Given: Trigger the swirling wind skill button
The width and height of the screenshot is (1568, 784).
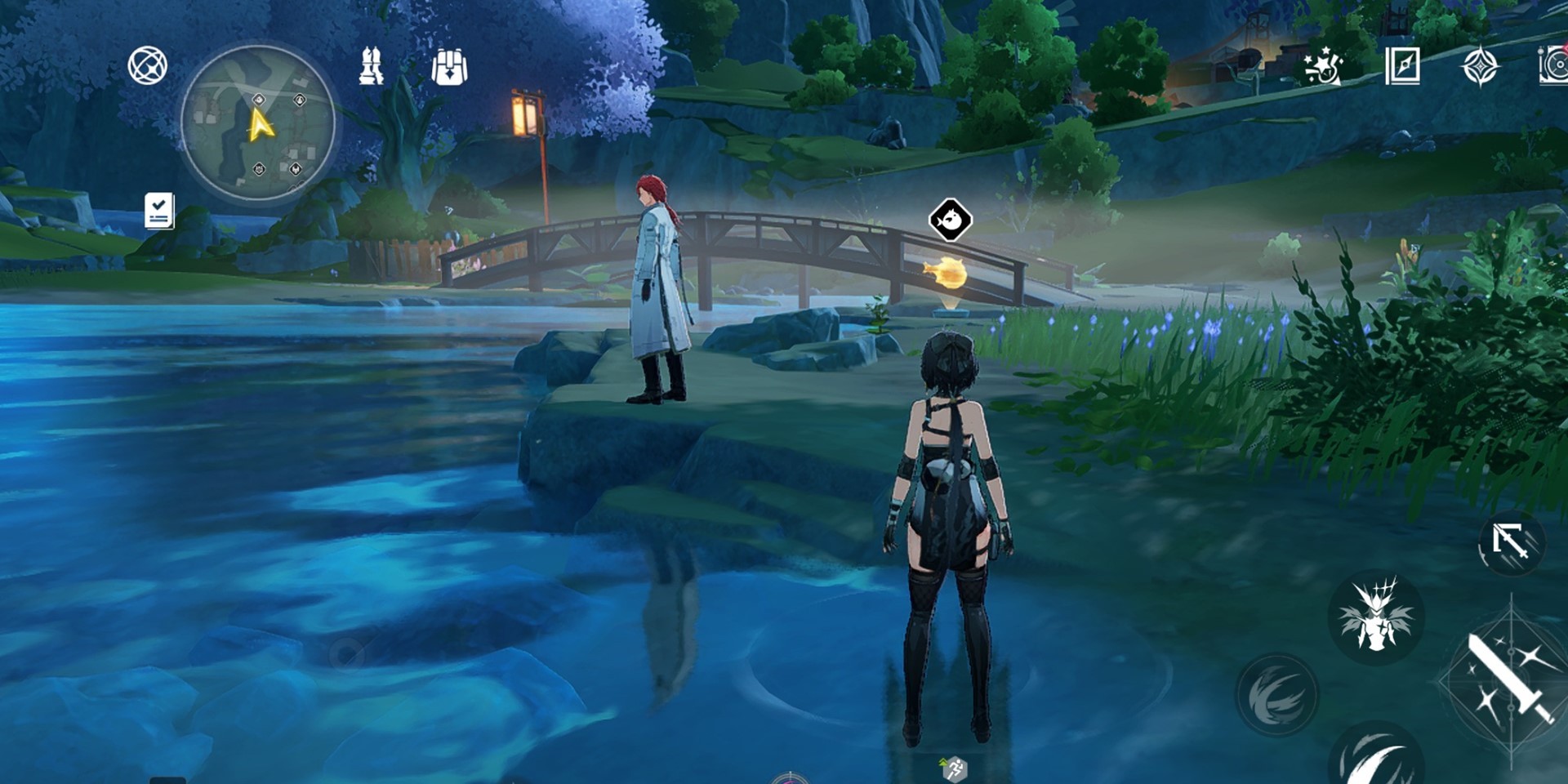Looking at the screenshot, I should click(1277, 694).
